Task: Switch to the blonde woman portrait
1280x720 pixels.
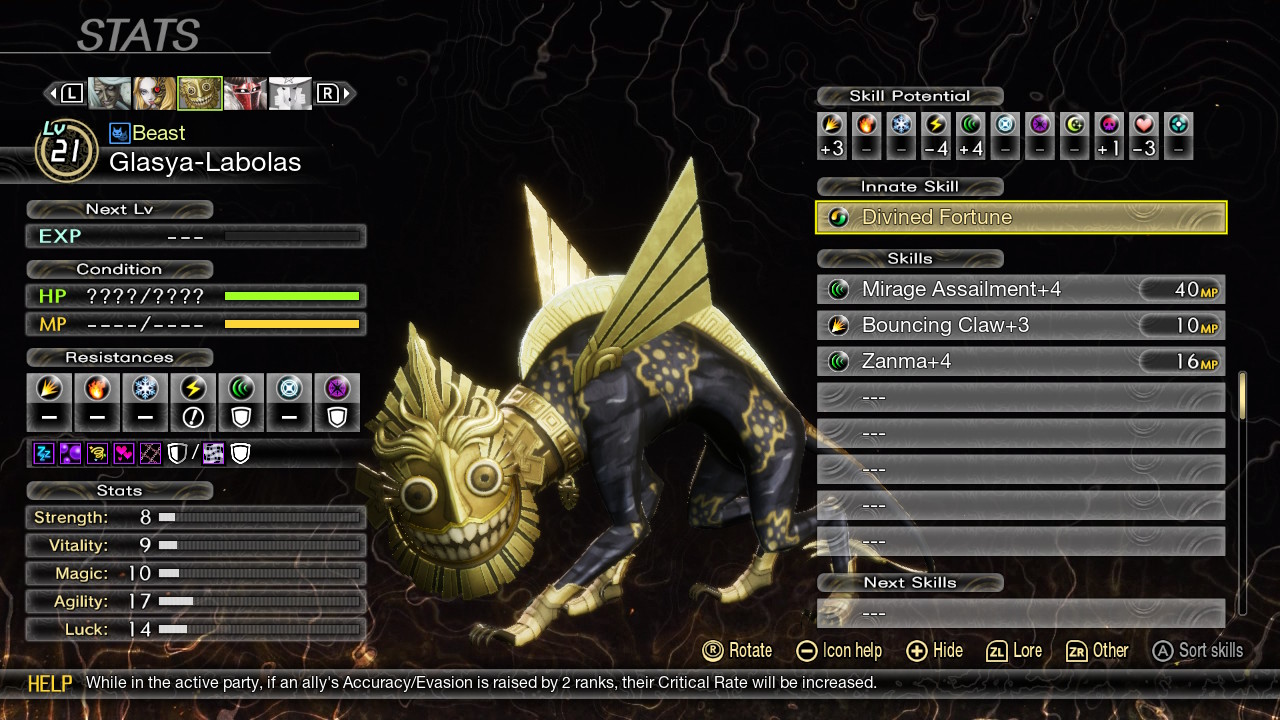Action: (154, 93)
